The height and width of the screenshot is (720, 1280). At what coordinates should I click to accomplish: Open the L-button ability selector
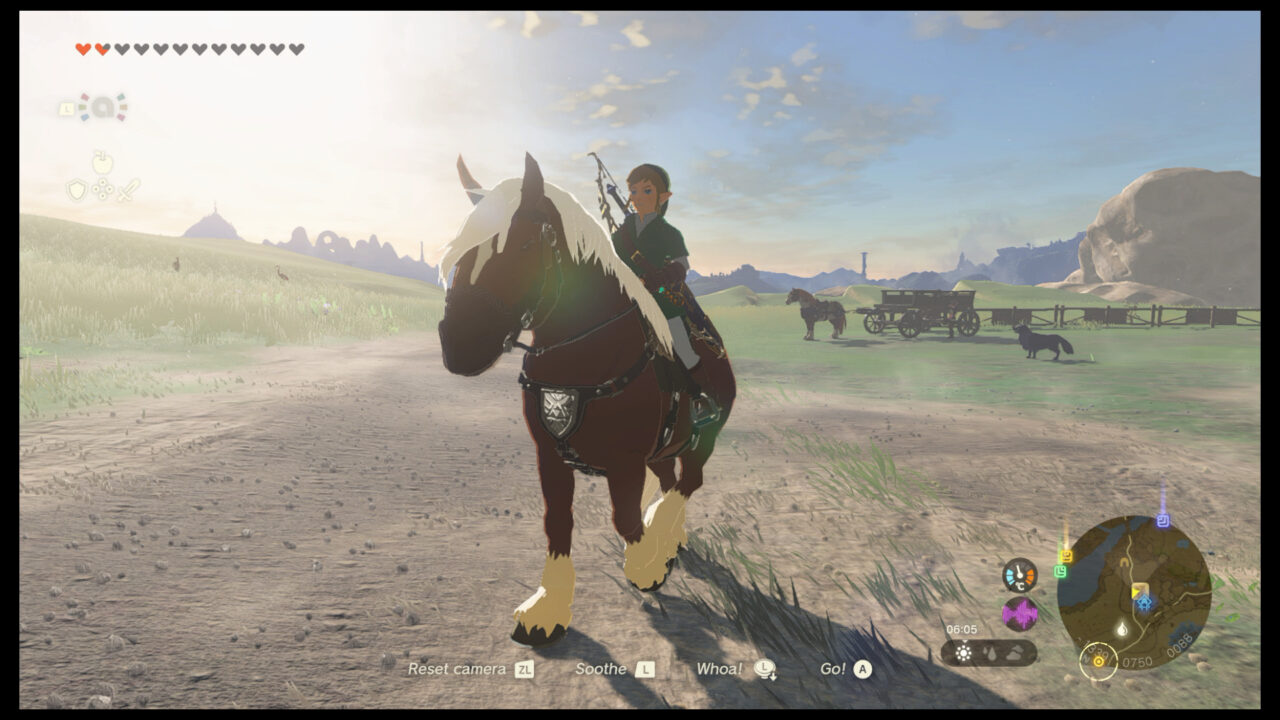tap(67, 108)
